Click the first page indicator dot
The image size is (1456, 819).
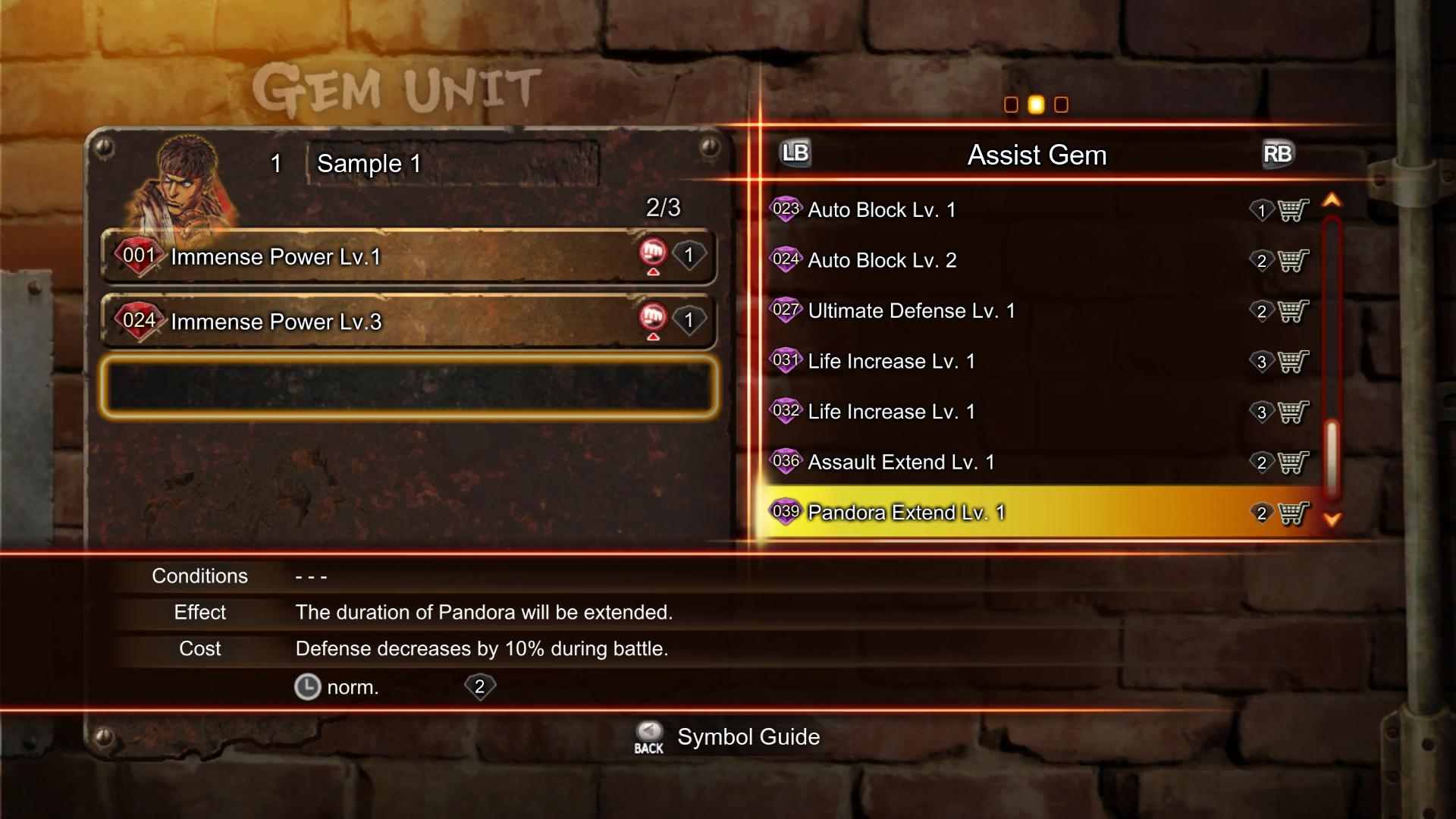(x=1012, y=104)
